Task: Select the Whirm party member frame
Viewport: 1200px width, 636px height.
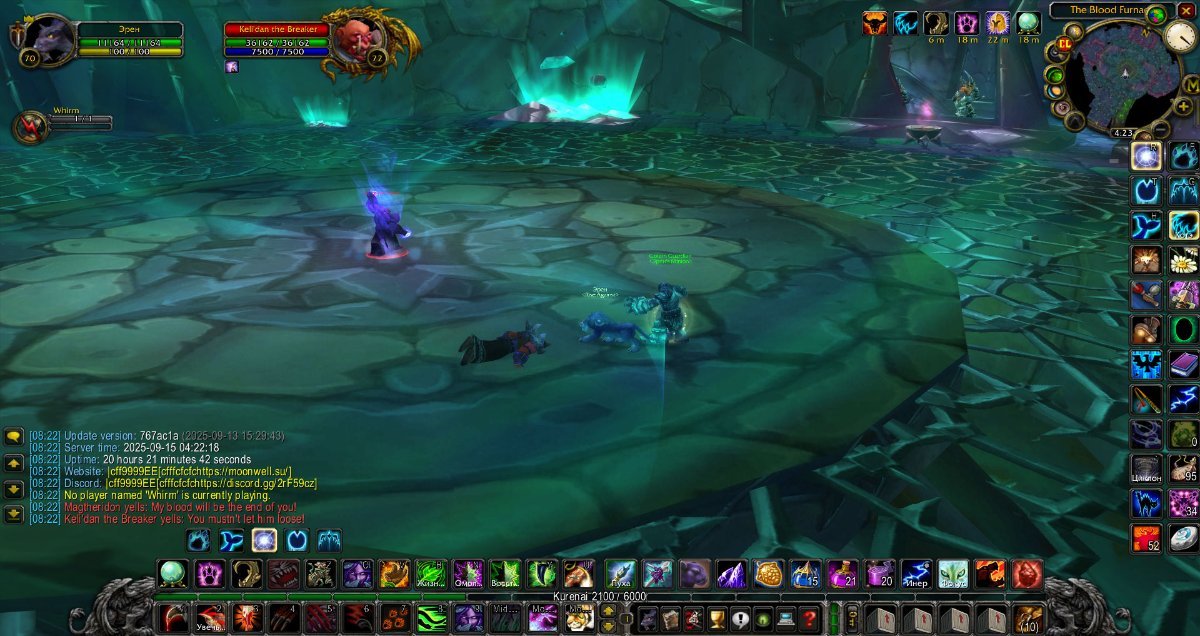Action: [x=31, y=127]
